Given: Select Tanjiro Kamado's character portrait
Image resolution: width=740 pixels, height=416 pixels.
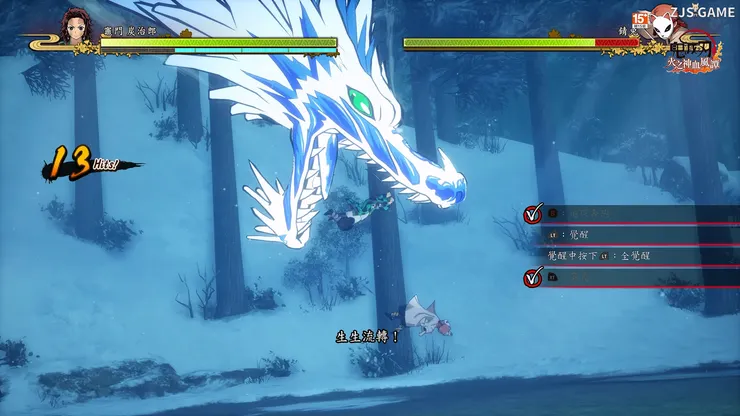Looking at the screenshot, I should [x=77, y=27].
